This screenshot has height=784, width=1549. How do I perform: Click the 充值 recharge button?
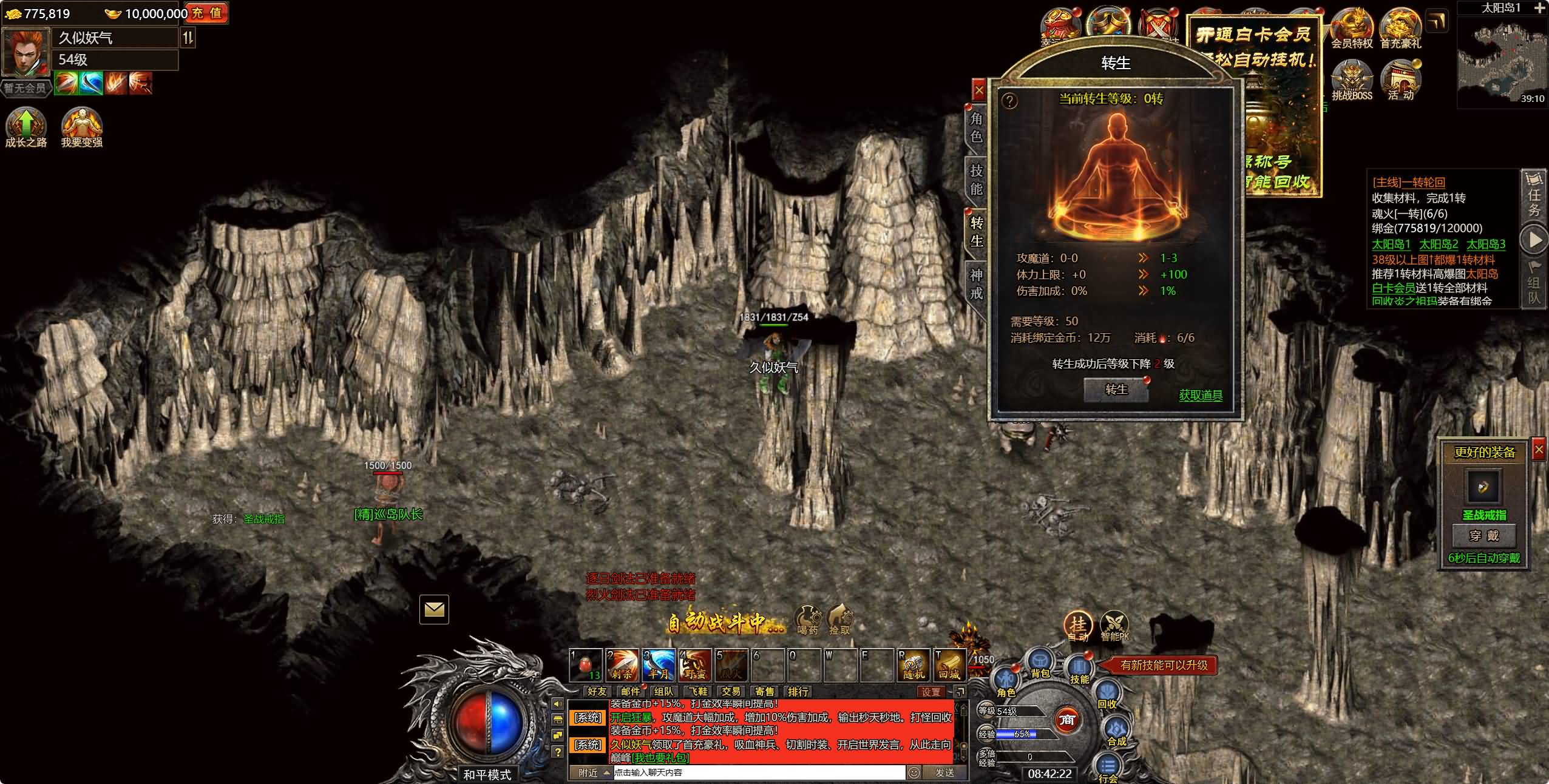coord(207,13)
